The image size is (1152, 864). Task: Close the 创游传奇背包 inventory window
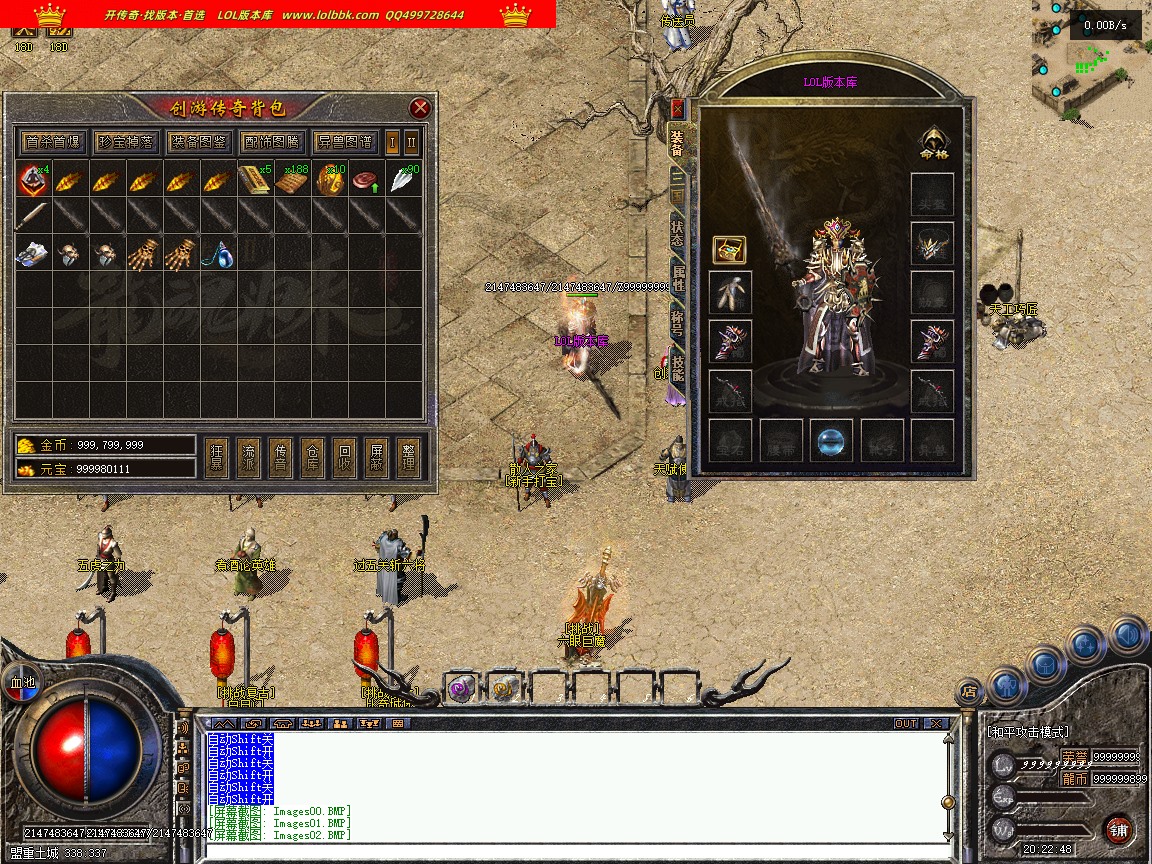[x=420, y=108]
